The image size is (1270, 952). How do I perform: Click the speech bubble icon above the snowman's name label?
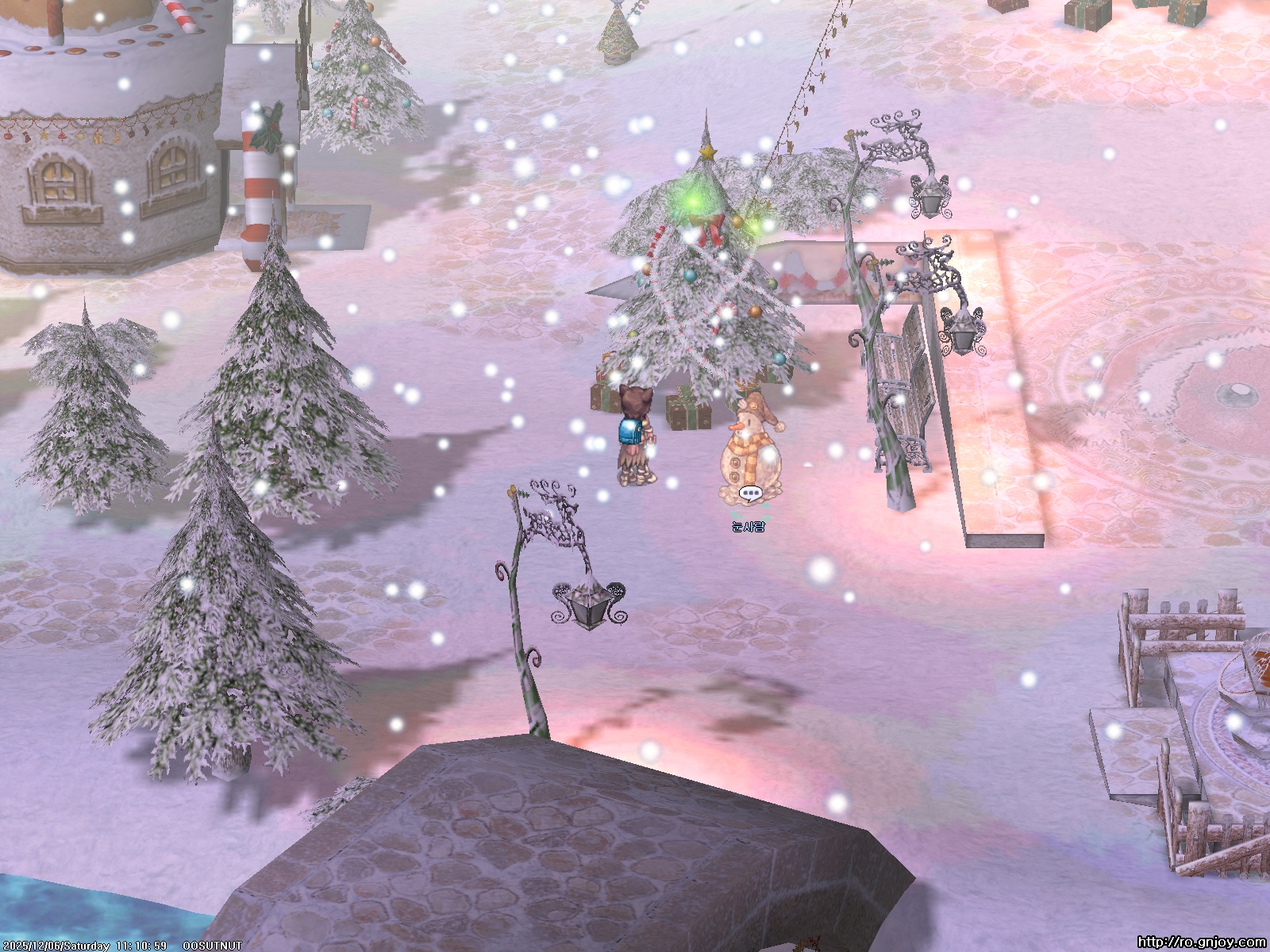tap(749, 493)
